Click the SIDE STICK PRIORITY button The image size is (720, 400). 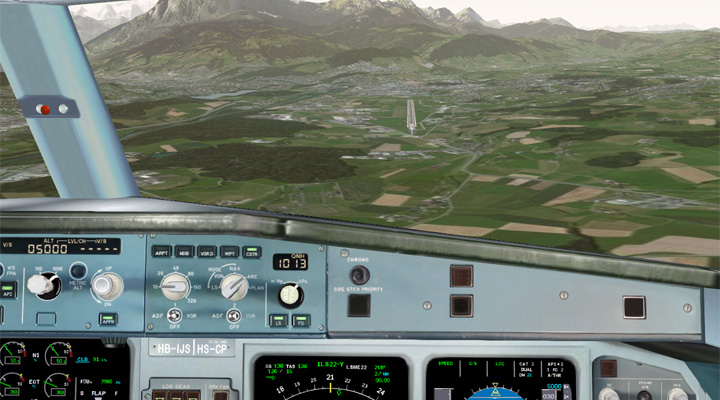tap(358, 305)
